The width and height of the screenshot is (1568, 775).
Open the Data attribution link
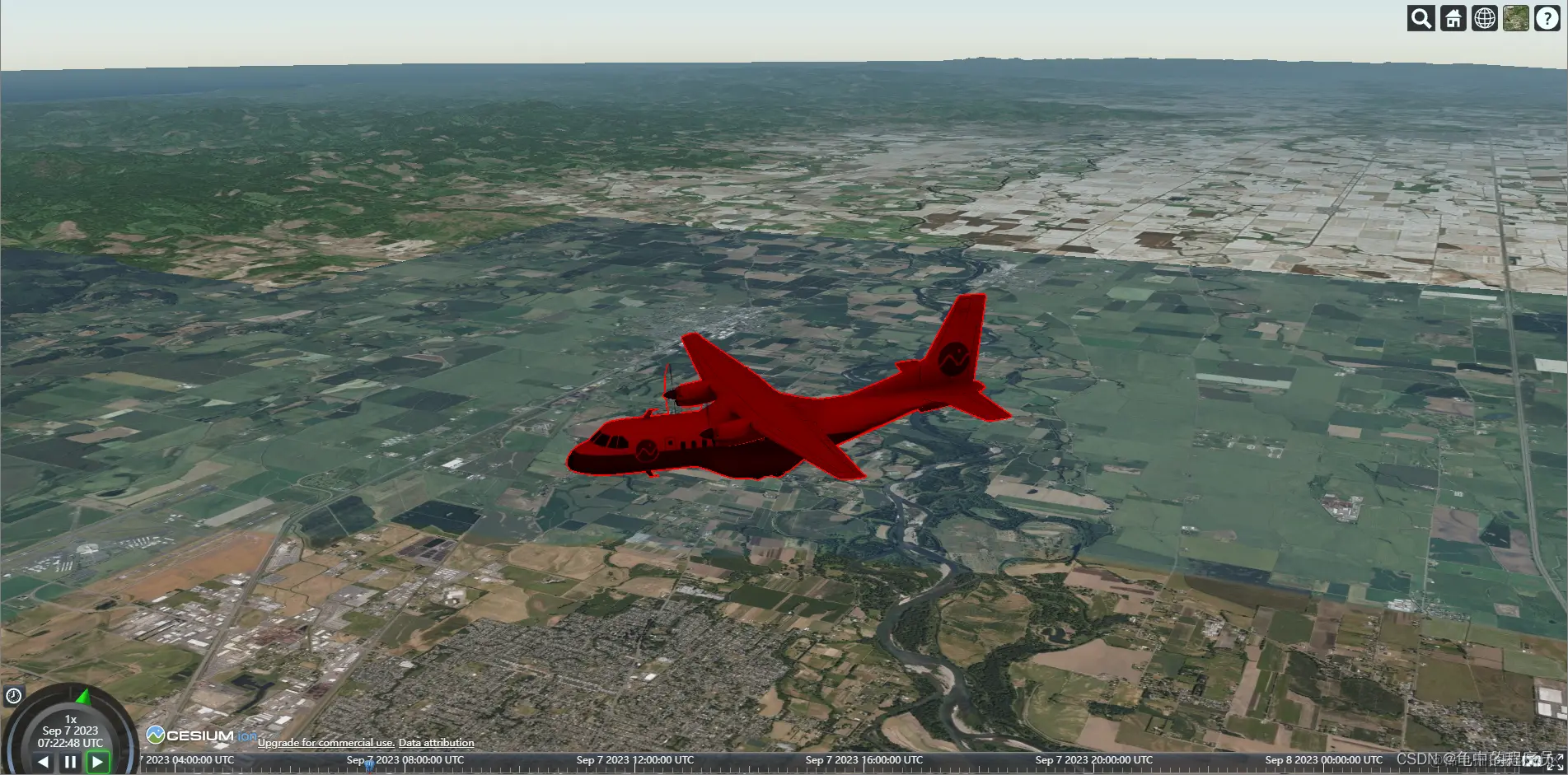click(436, 743)
